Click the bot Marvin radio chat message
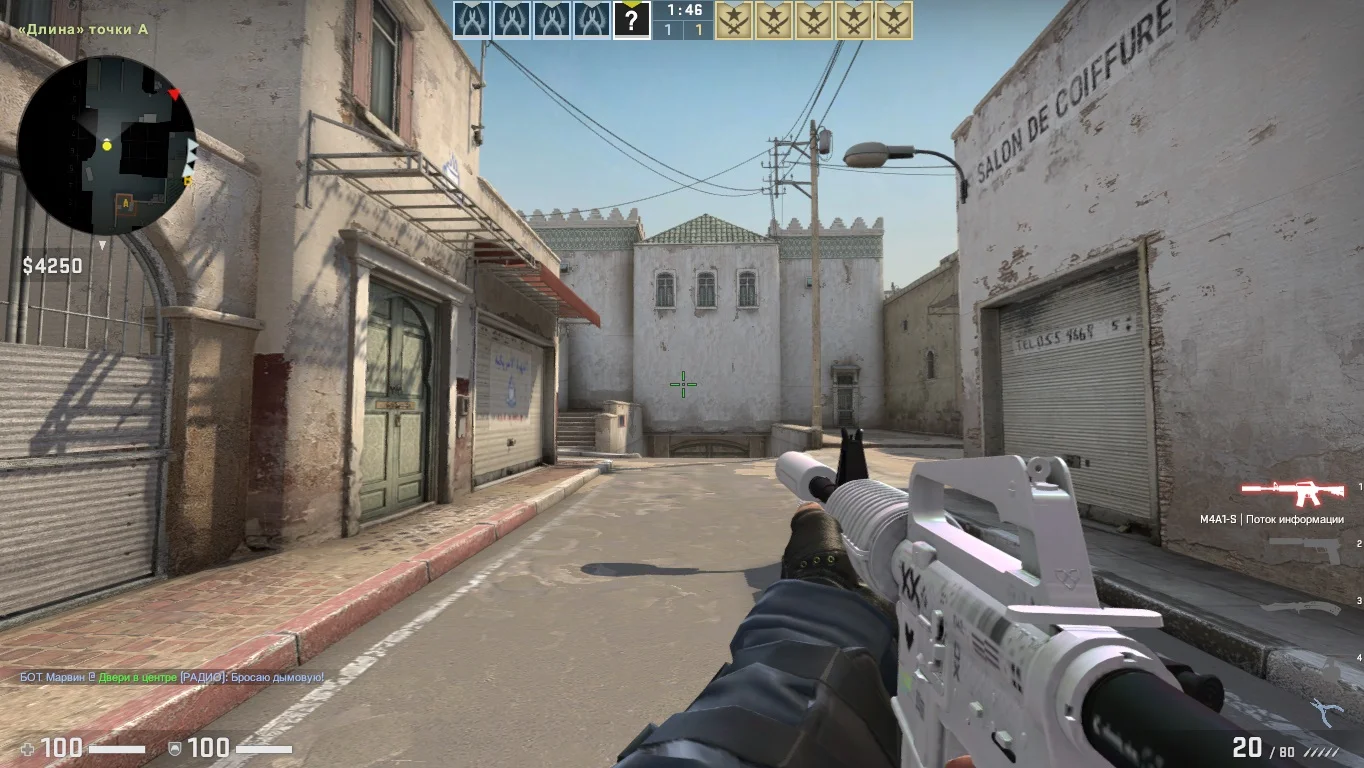 click(172, 677)
